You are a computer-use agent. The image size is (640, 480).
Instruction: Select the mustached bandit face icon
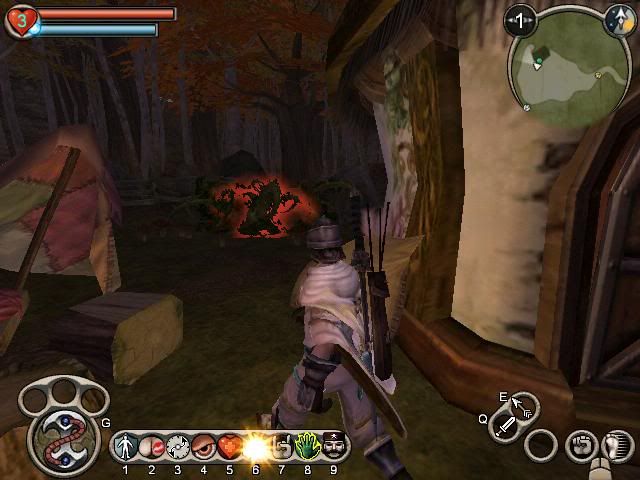pos(333,445)
